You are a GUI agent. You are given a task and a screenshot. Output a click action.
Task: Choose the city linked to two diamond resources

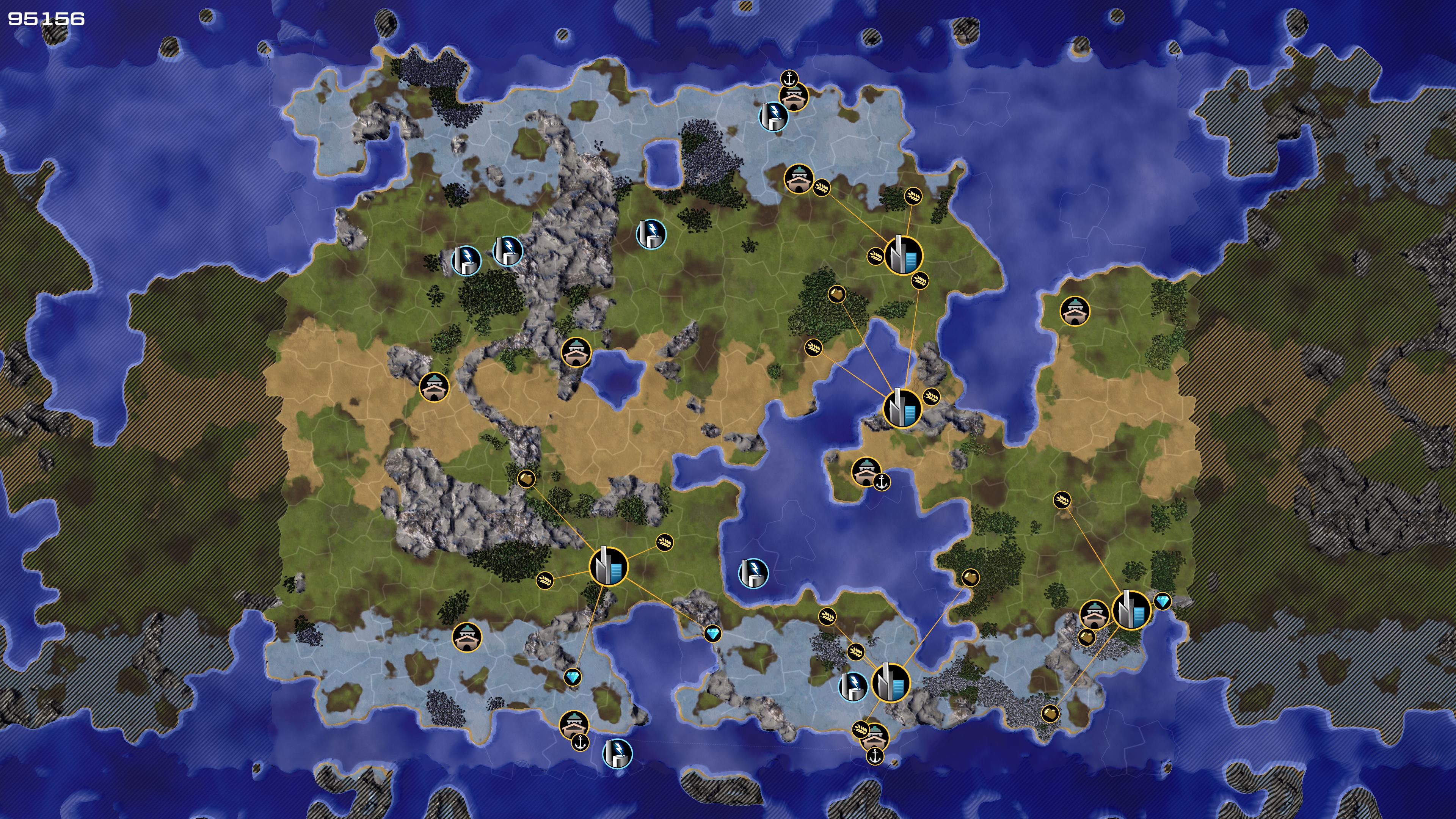click(608, 566)
